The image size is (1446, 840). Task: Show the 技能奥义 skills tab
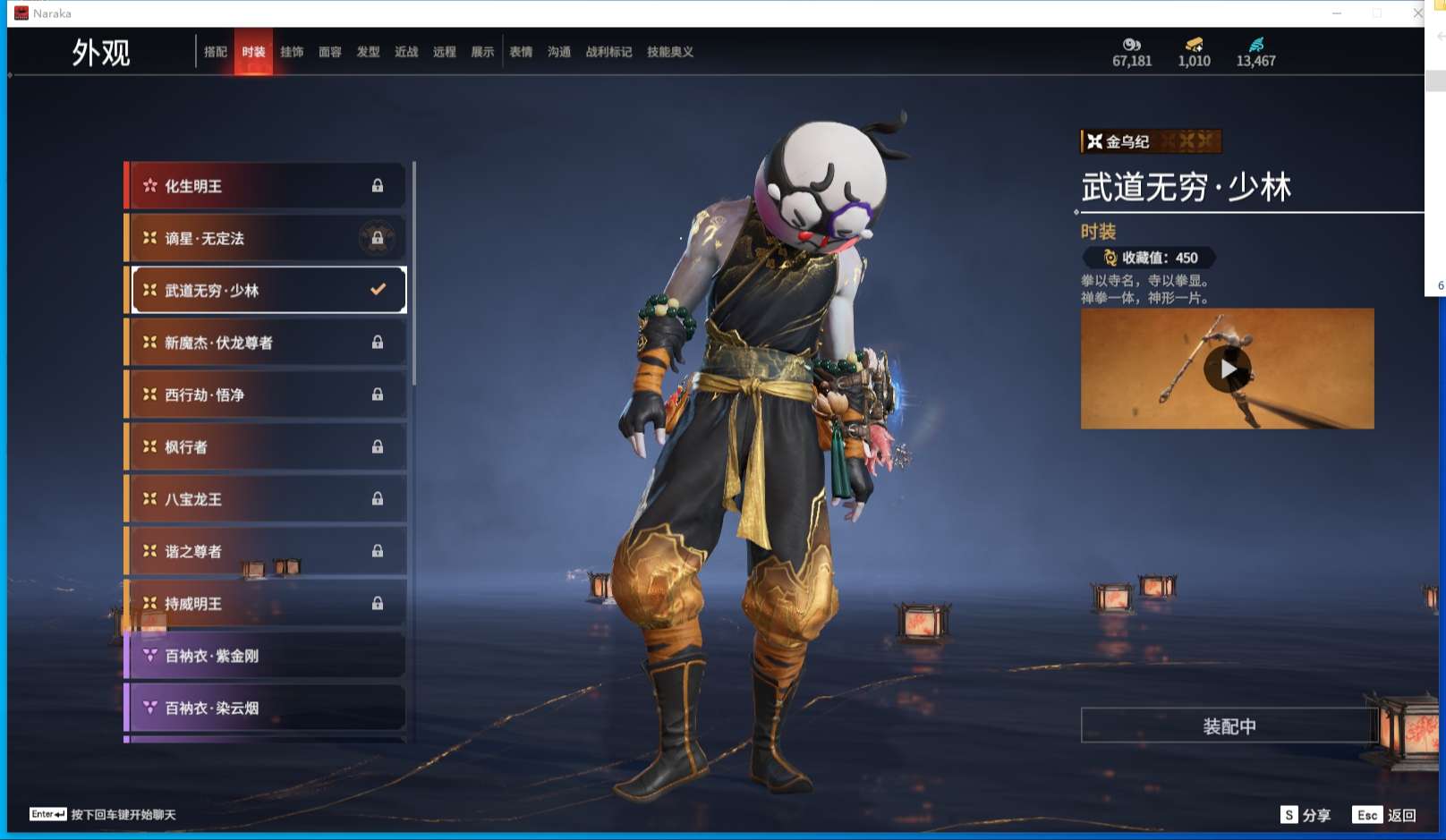pos(670,52)
